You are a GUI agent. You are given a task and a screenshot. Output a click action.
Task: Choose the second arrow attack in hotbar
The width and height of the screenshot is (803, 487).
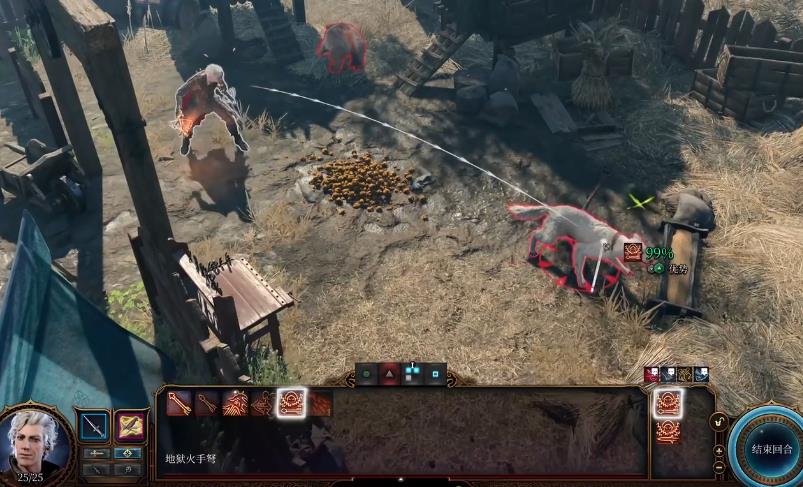[x=208, y=403]
